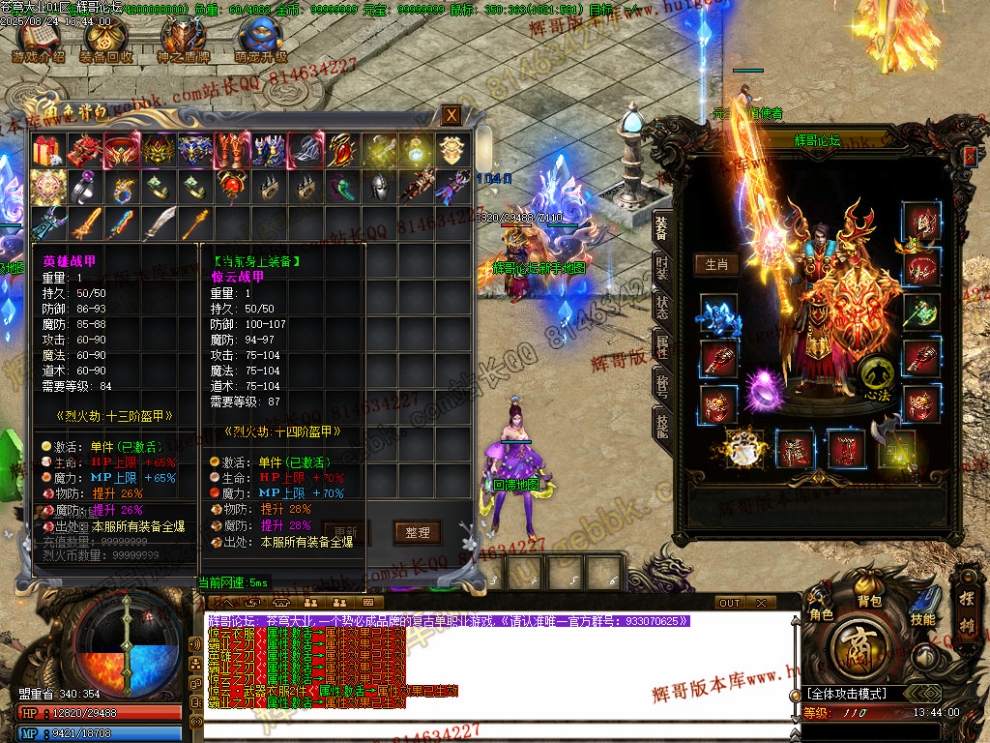Select the grey iron helmet in backpack
This screenshot has width=990, height=743.
pyautogui.click(x=380, y=187)
